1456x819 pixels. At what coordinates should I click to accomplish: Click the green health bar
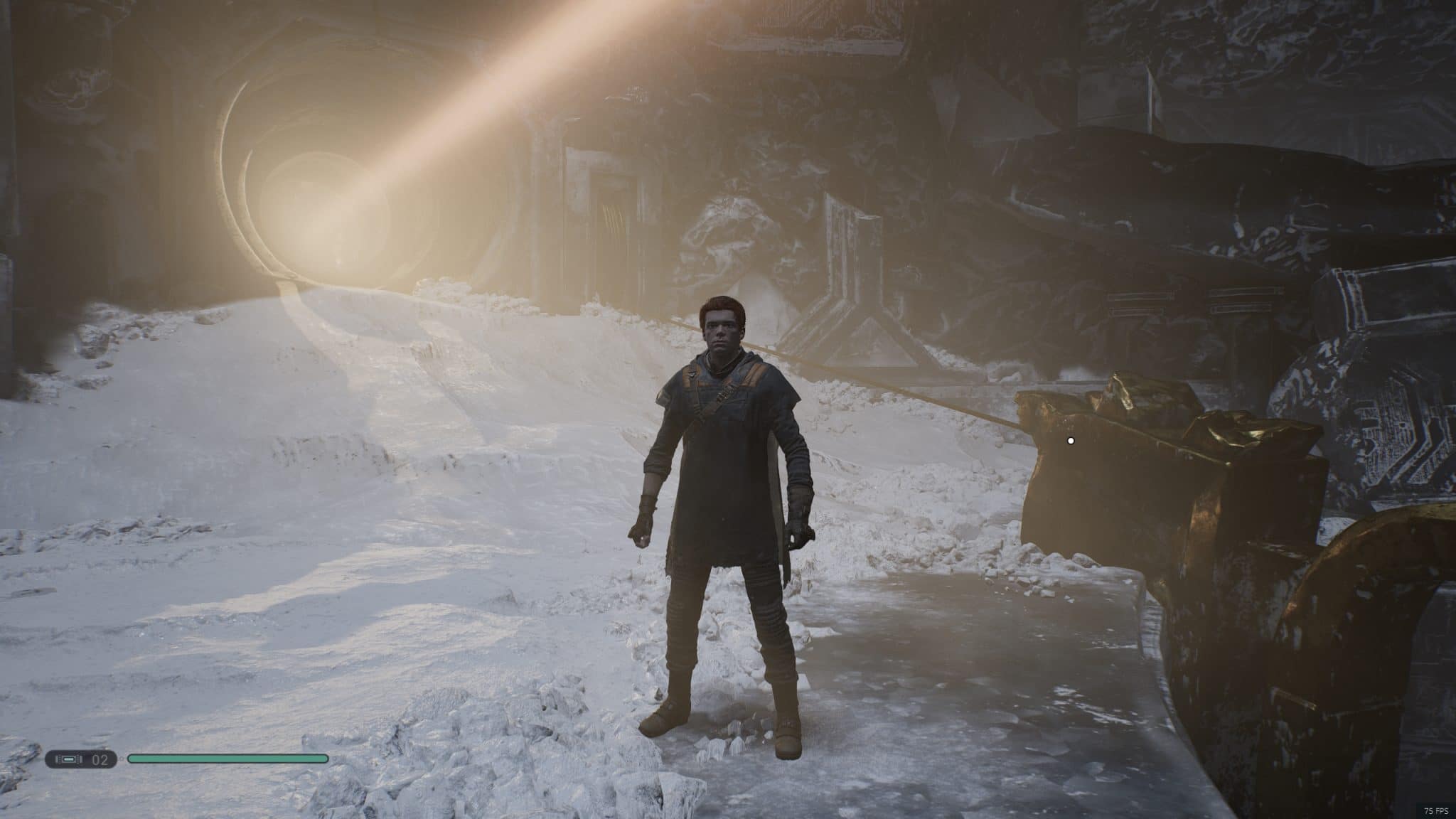[x=227, y=759]
